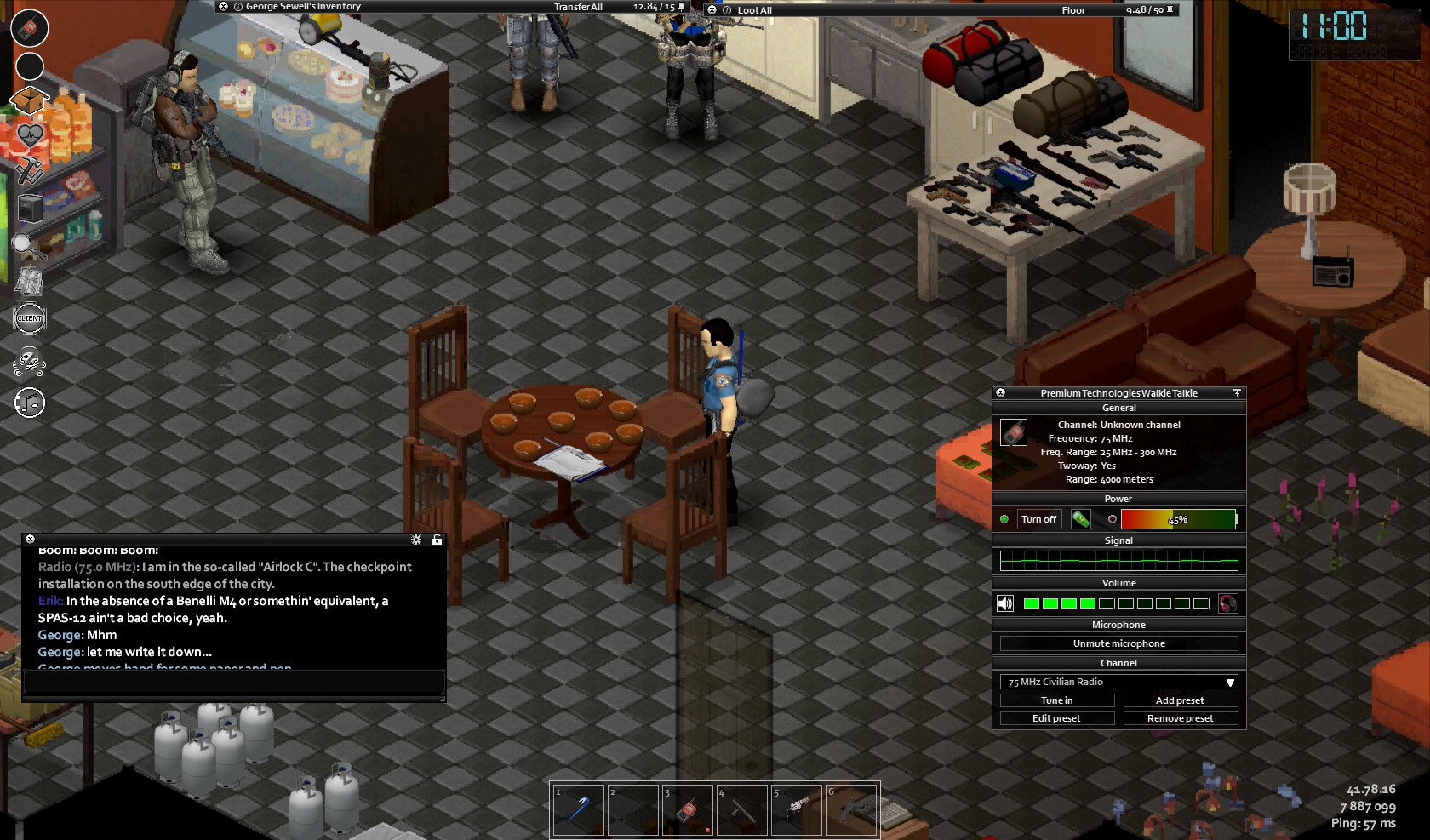Click the magnifying glass search icon
Screen dimensions: 1430x840
pyautogui.click(x=27, y=246)
